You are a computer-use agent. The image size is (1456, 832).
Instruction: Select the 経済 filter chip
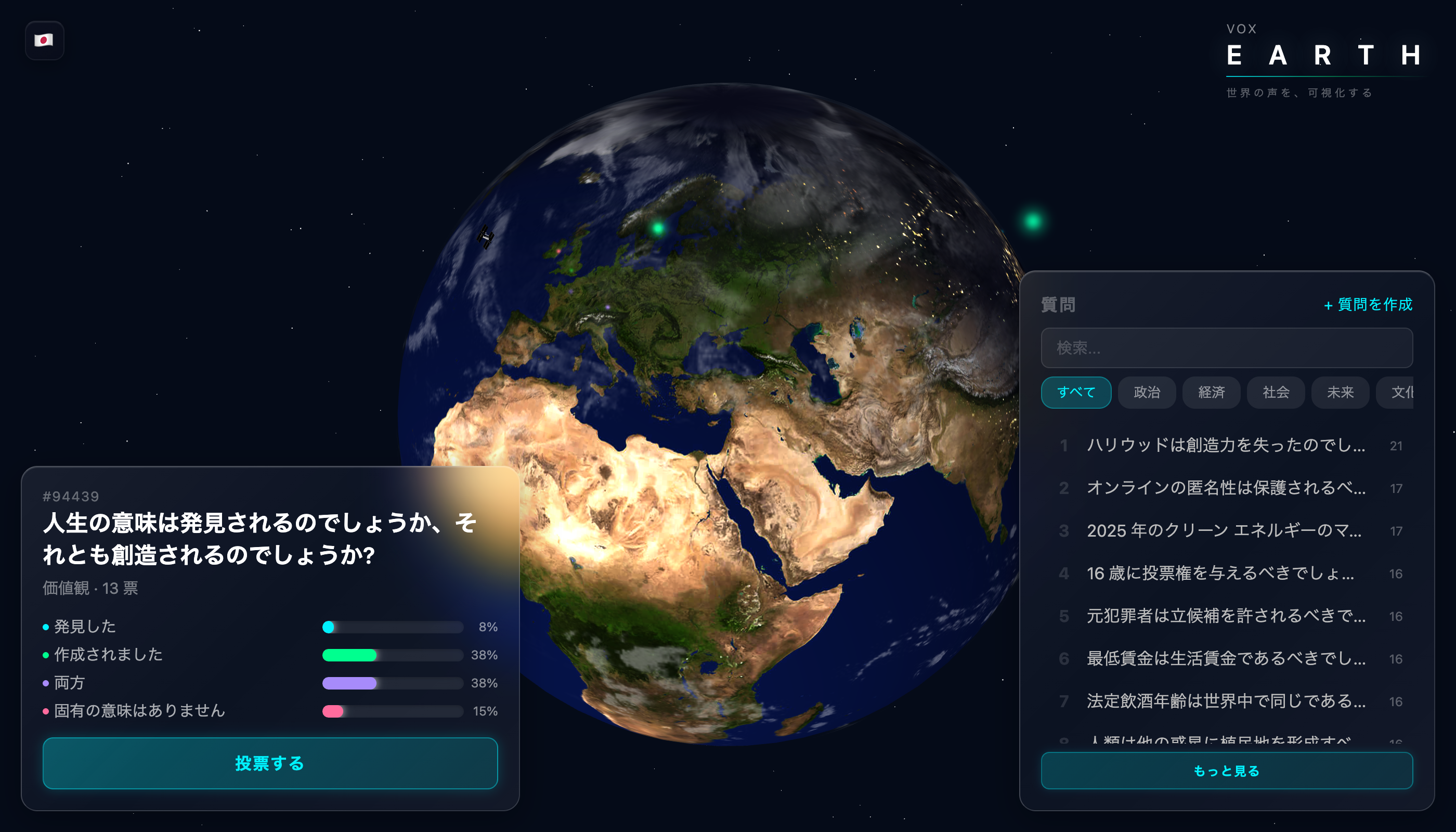coord(1211,393)
